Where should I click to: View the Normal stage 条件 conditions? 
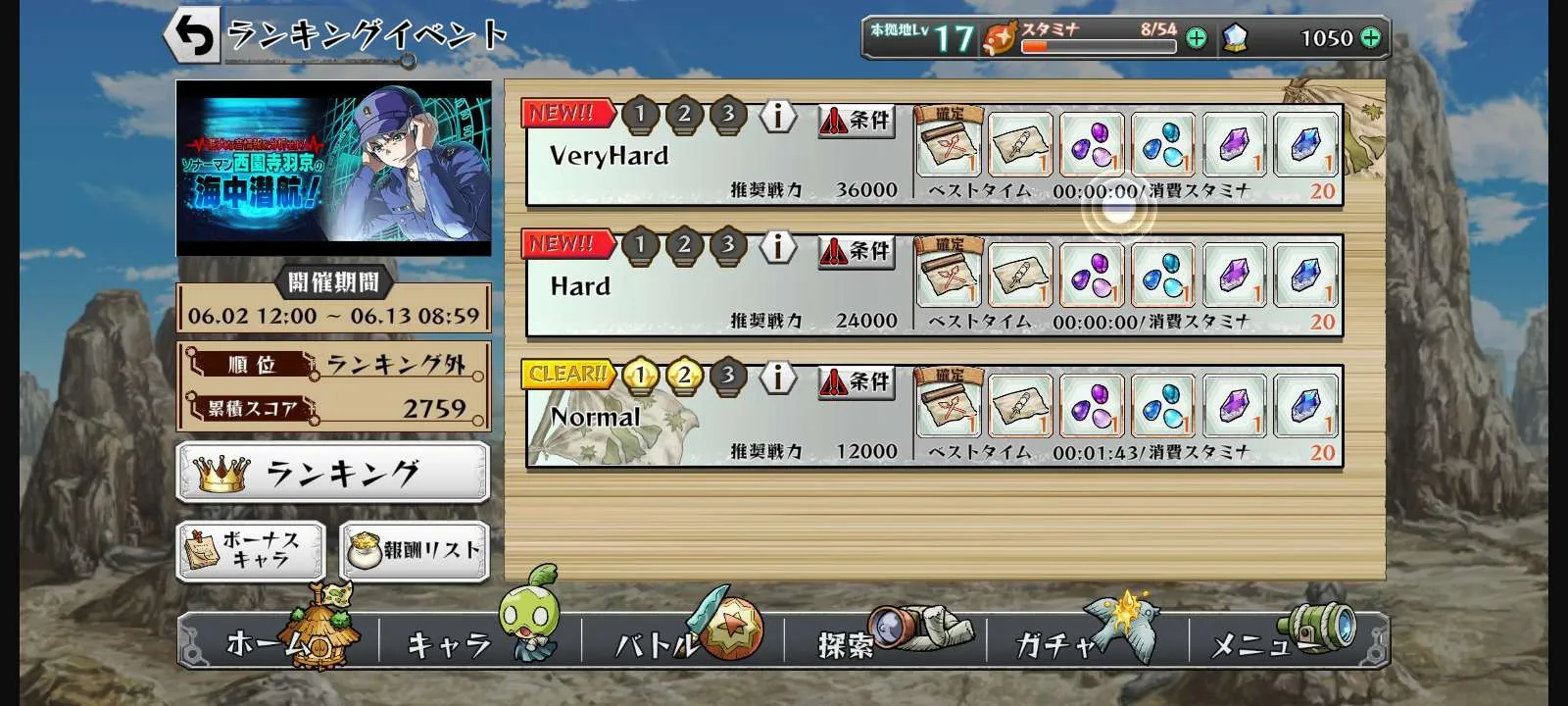(x=857, y=381)
